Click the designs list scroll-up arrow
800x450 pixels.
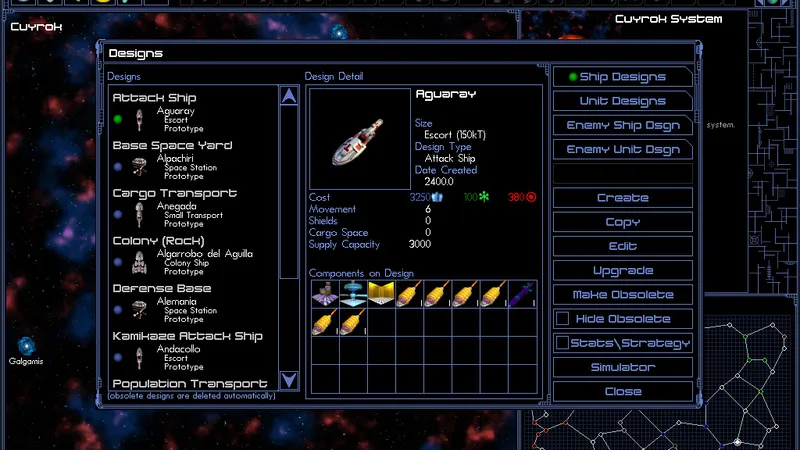(289, 96)
